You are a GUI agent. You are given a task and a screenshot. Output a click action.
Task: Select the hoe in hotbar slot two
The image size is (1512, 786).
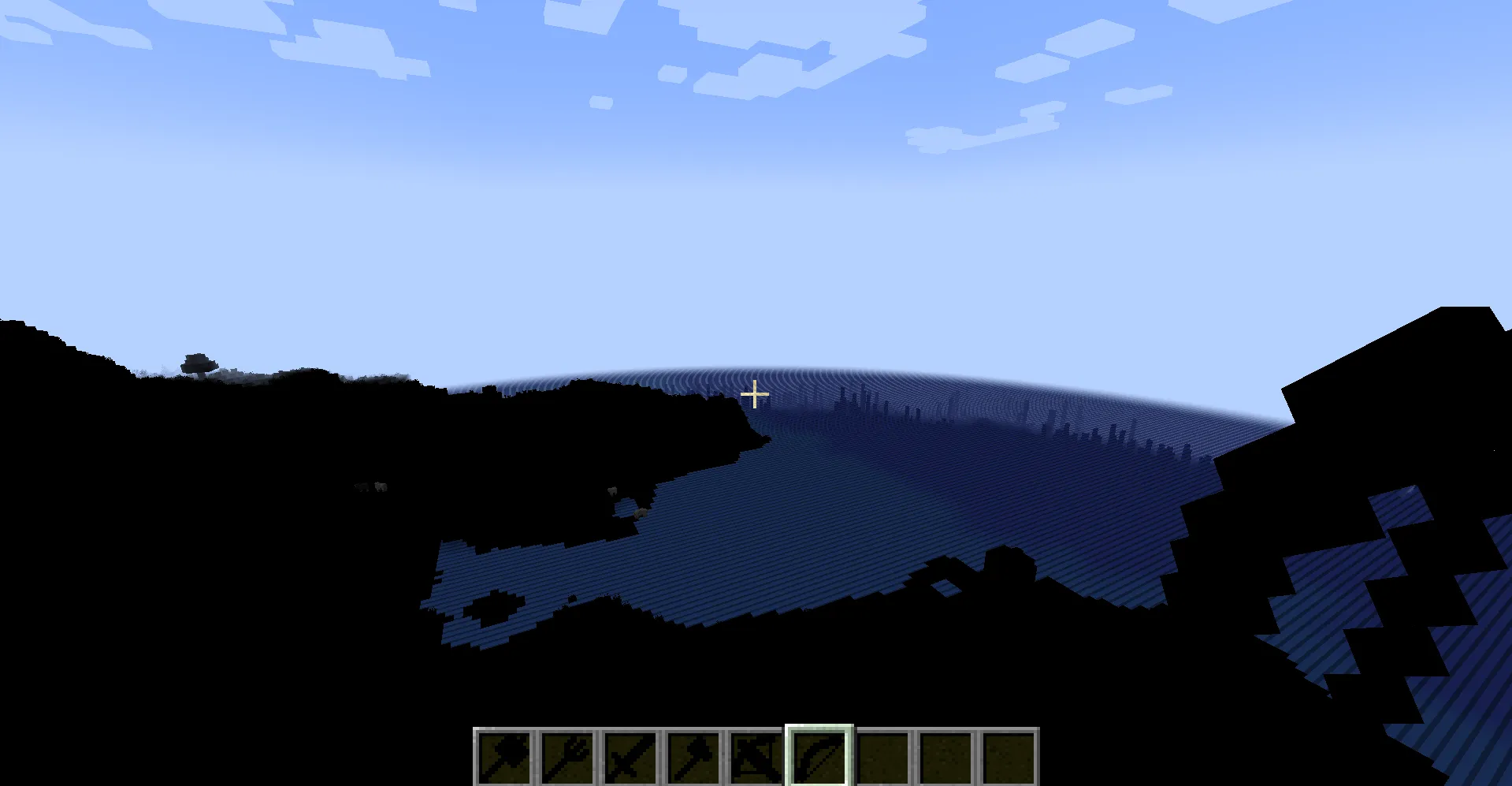coord(569,758)
